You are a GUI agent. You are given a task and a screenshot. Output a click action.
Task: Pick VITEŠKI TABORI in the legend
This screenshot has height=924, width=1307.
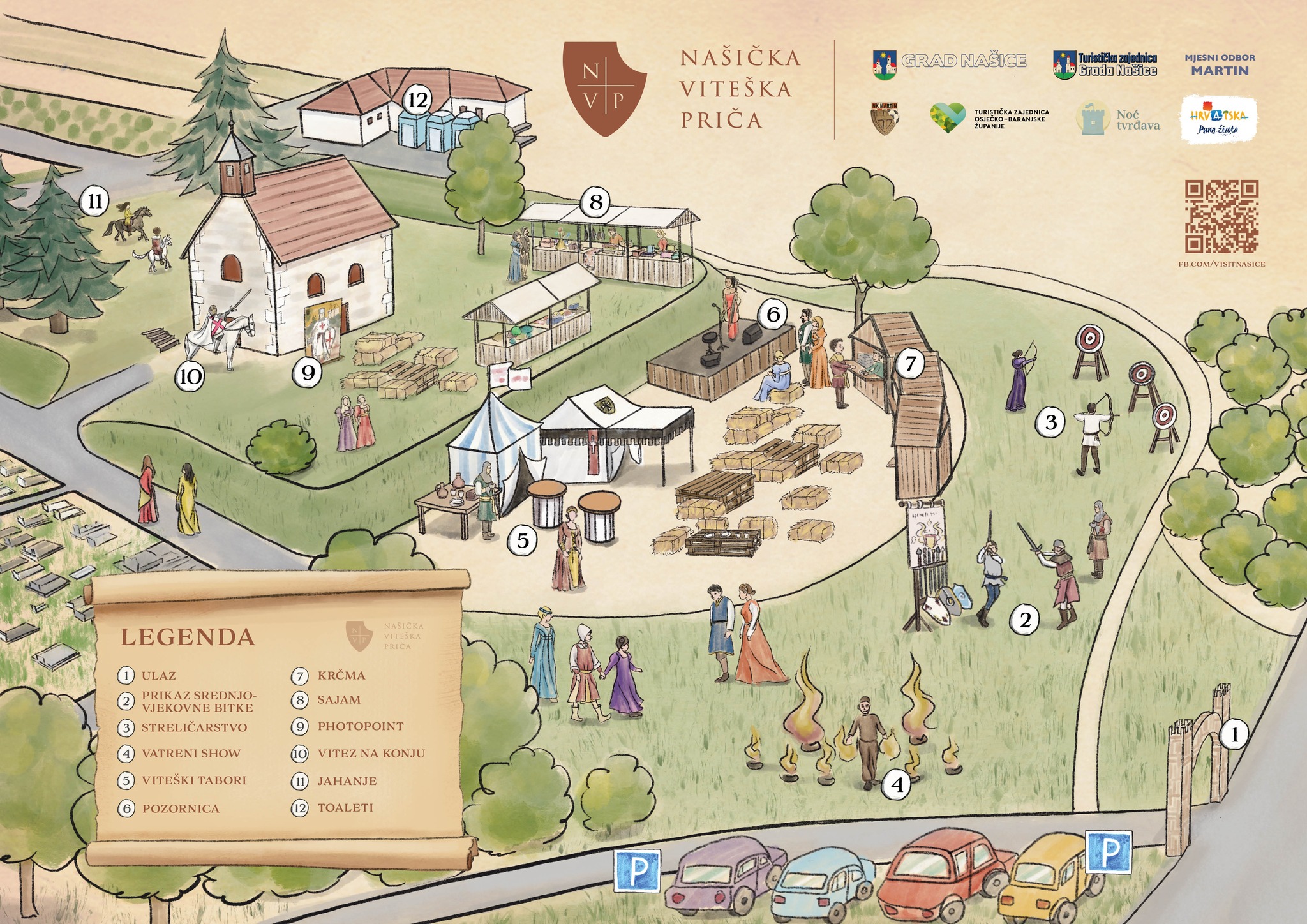(x=193, y=780)
